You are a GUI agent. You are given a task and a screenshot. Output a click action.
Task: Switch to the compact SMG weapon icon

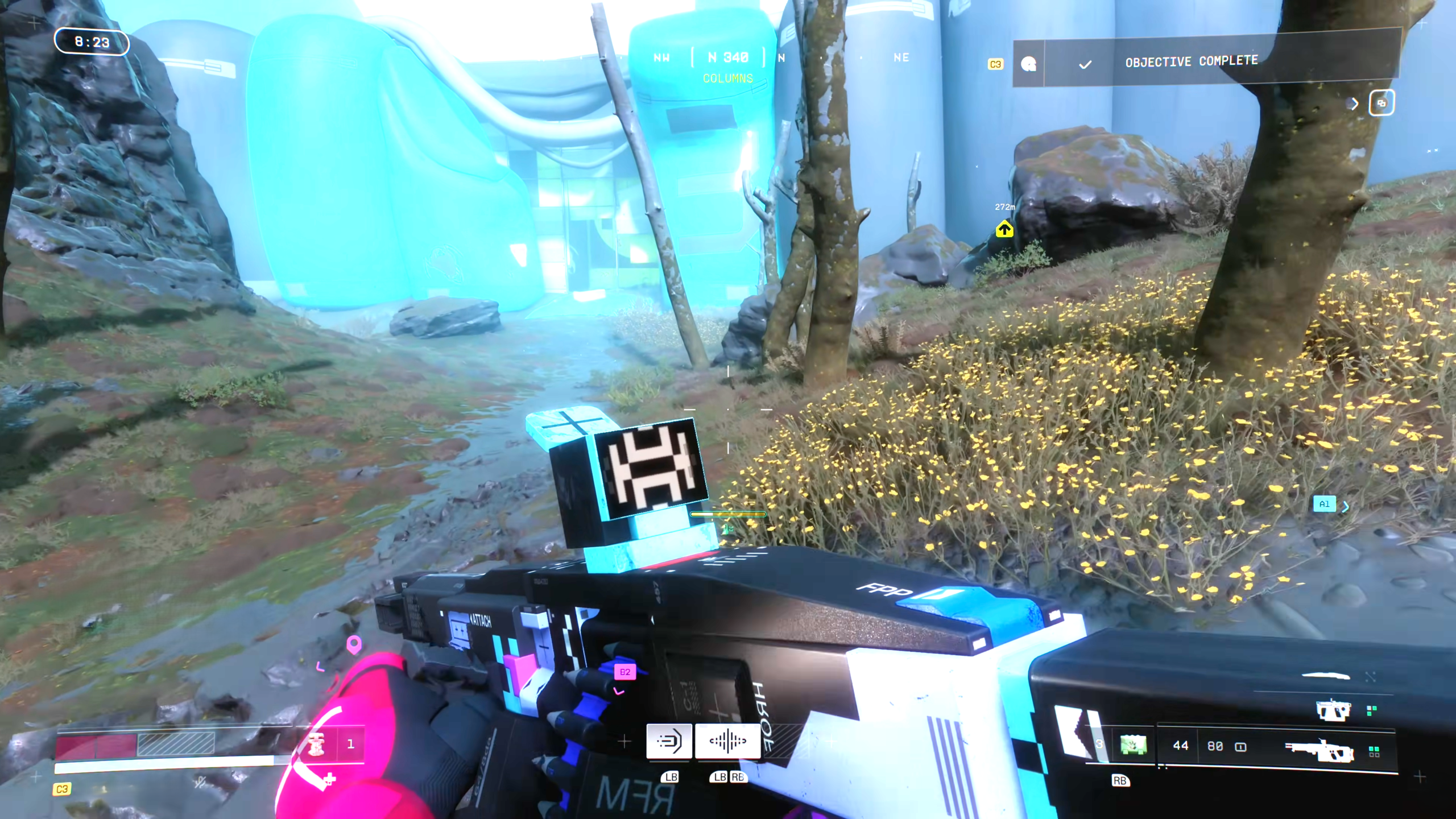[x=1333, y=710]
